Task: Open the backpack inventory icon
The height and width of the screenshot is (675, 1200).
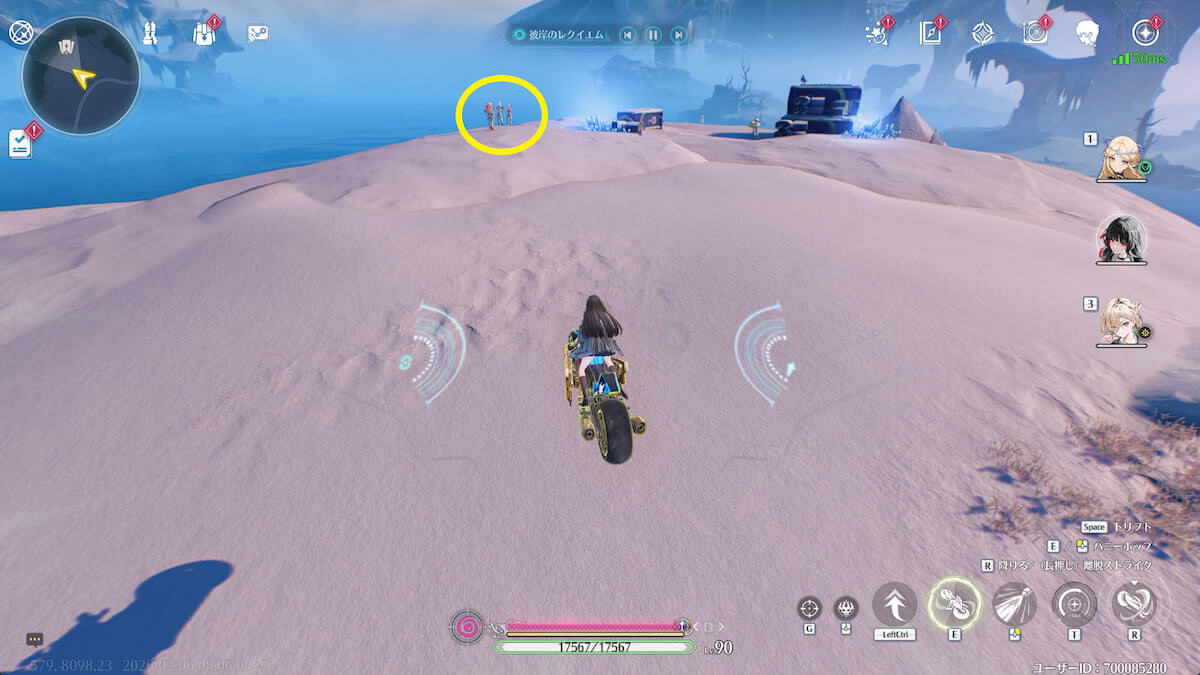Action: 203,34
